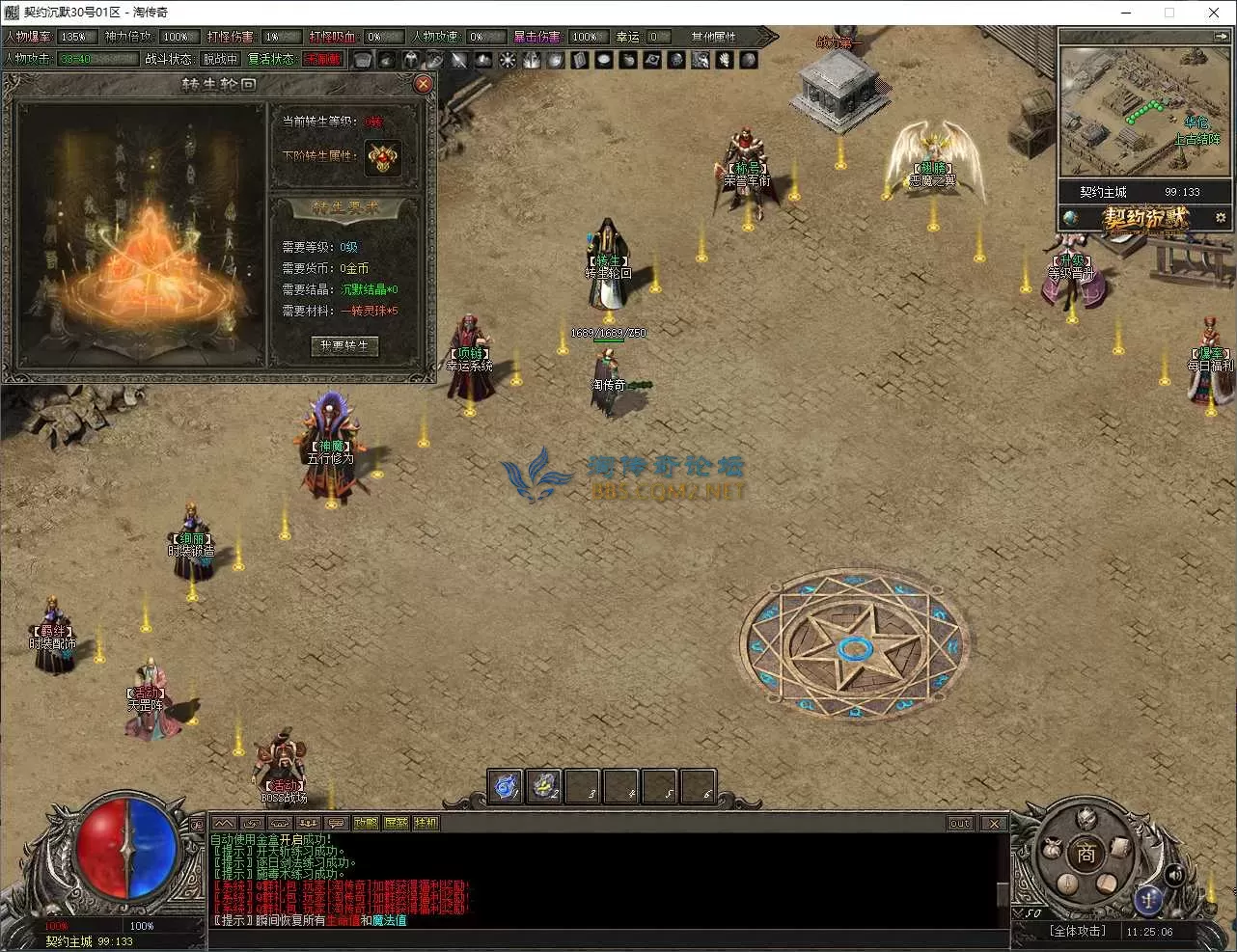Open the 商 shop button

tap(1086, 853)
